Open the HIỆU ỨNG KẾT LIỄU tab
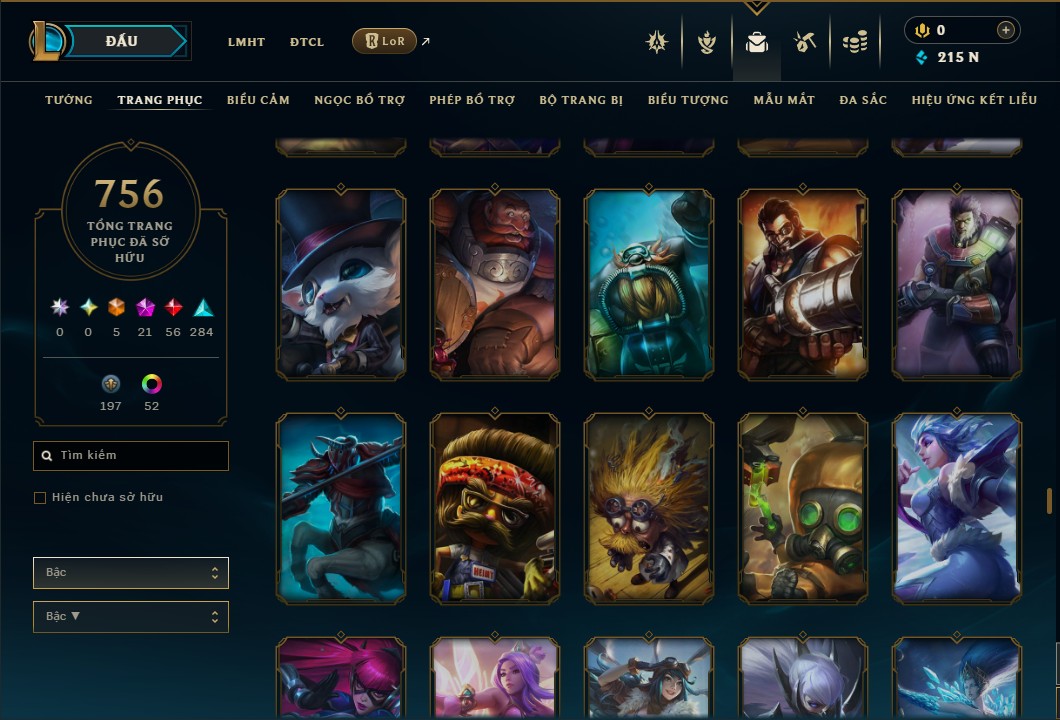1060x720 pixels. click(974, 100)
